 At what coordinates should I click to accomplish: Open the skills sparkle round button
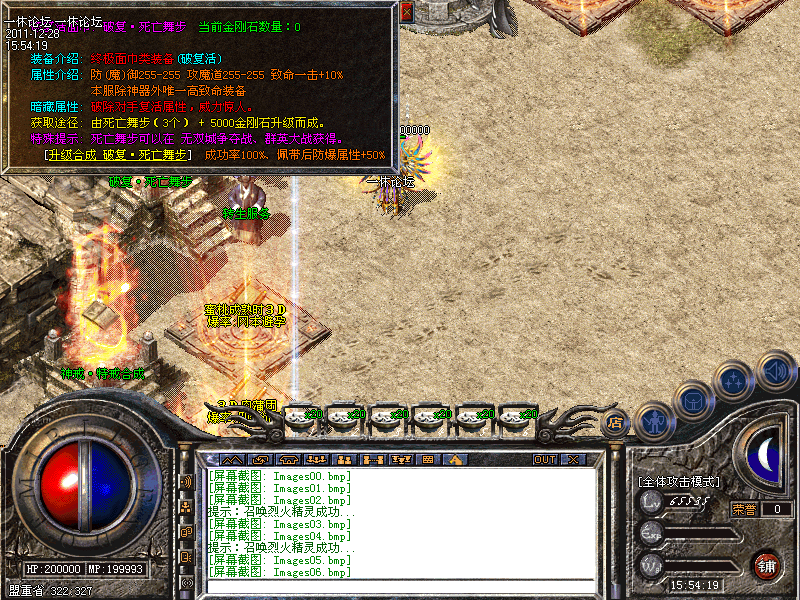(733, 382)
